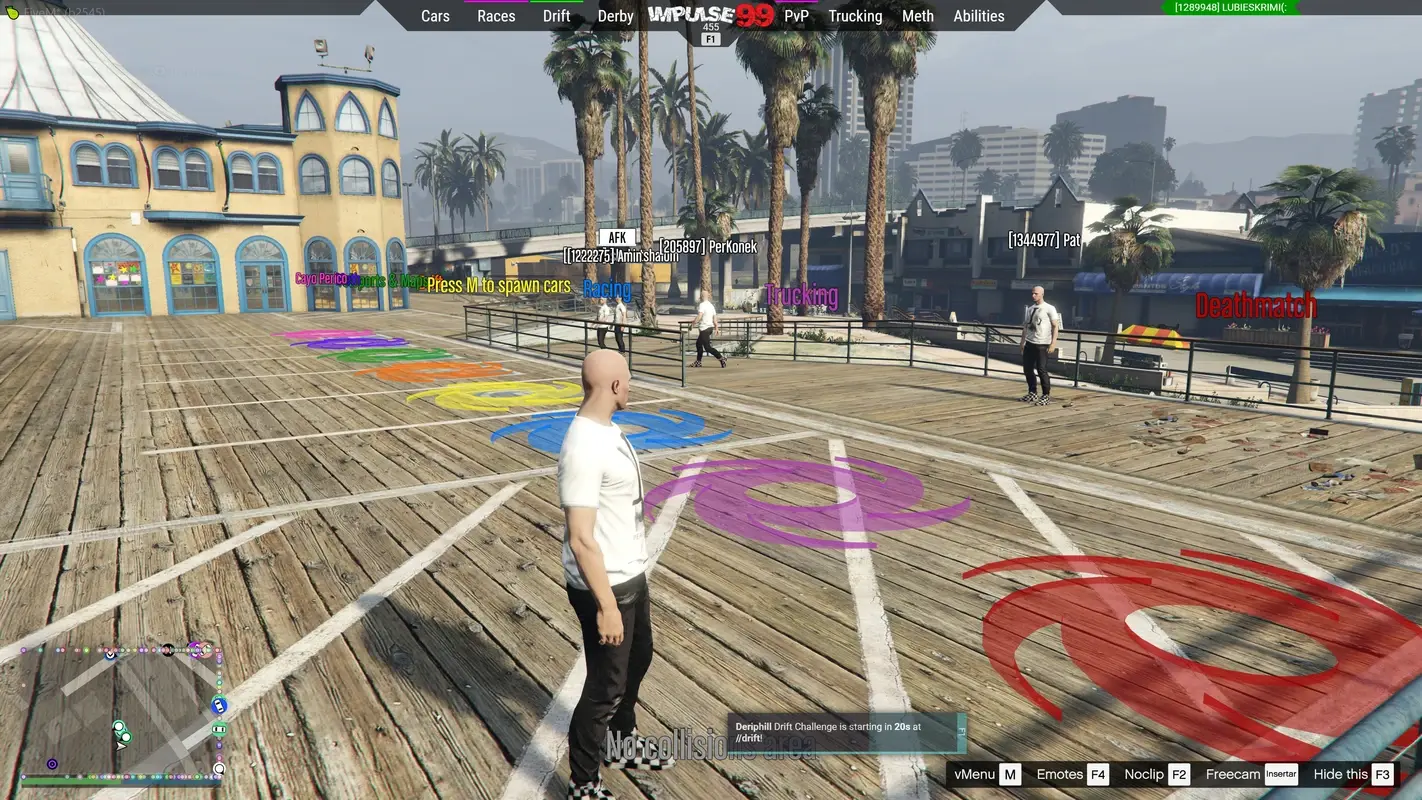Hide the HUD with Hide this
Image resolution: width=1422 pixels, height=800 pixels.
pos(1340,774)
